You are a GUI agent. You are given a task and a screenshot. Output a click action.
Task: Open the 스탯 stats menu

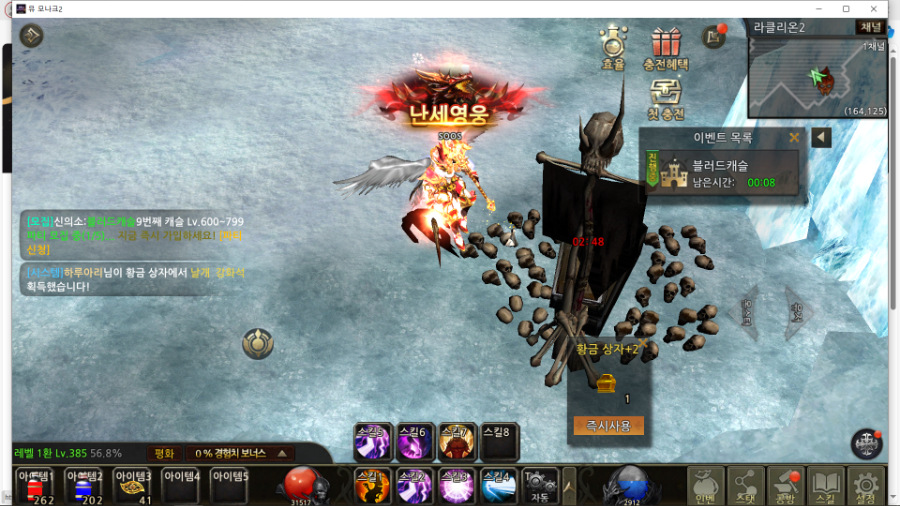tap(746, 486)
